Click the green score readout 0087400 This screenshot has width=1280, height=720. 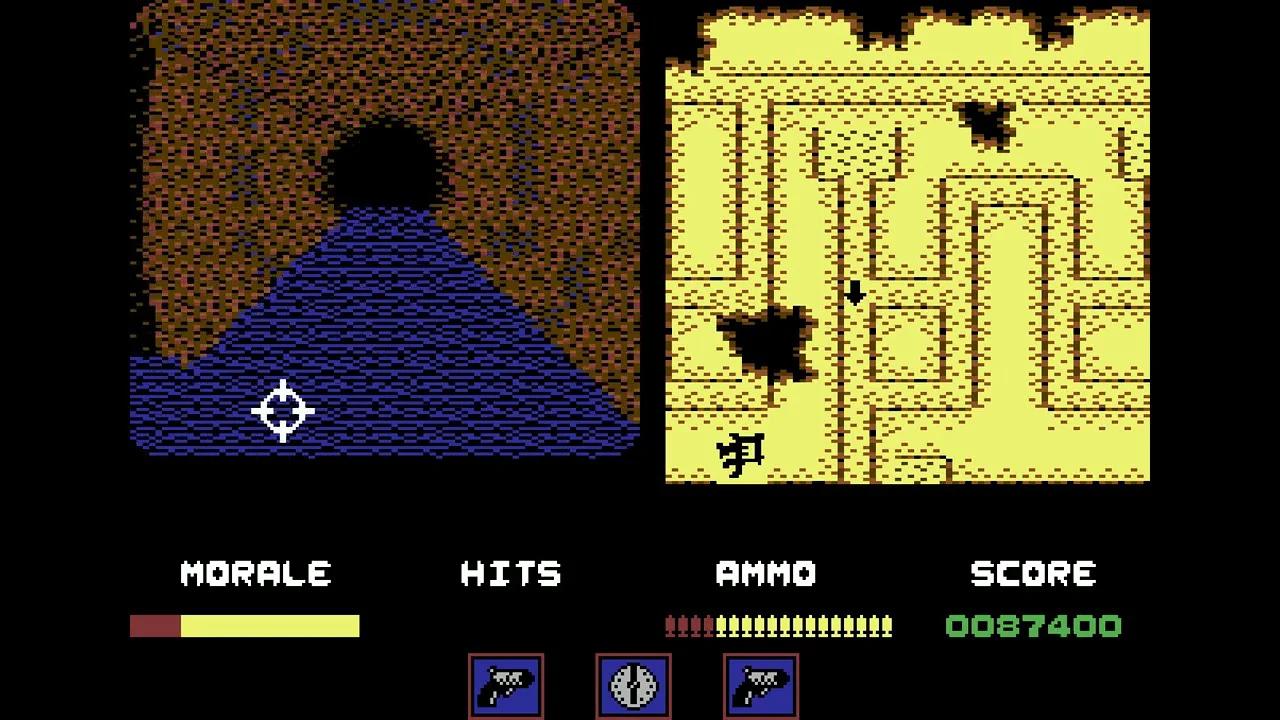(x=1033, y=626)
